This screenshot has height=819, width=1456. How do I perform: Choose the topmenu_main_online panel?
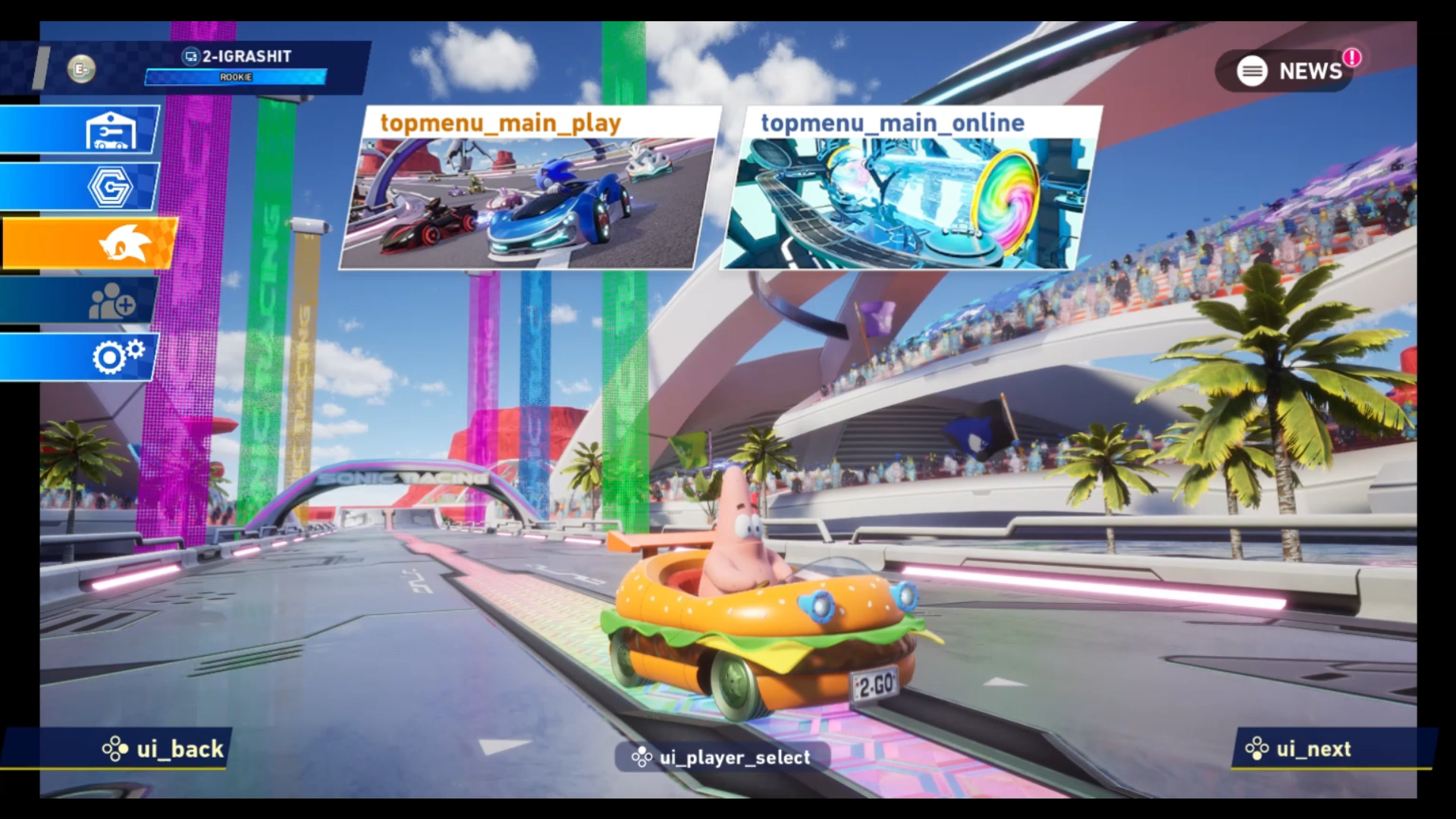point(908,190)
